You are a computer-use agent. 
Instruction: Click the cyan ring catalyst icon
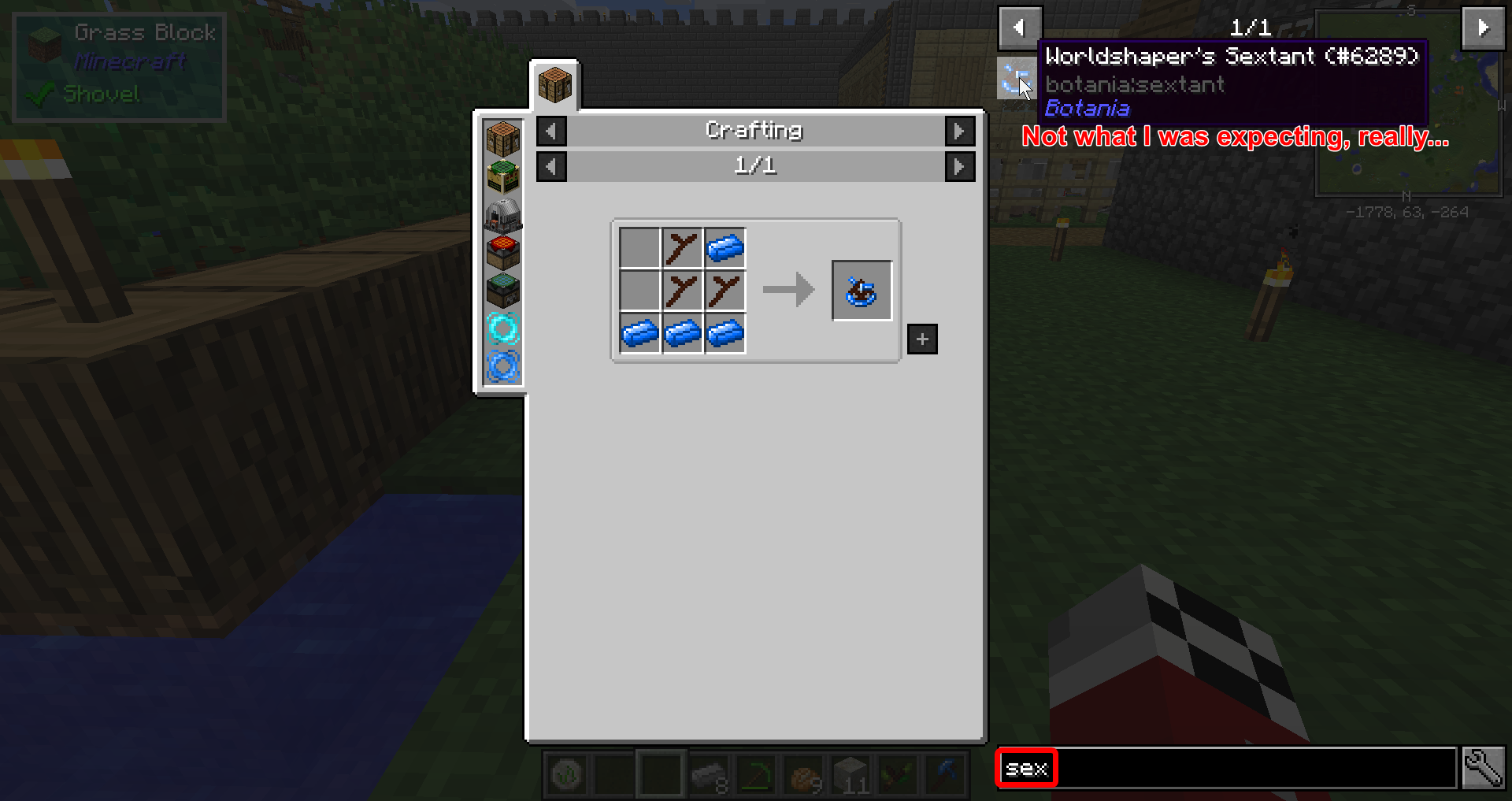pos(503,328)
